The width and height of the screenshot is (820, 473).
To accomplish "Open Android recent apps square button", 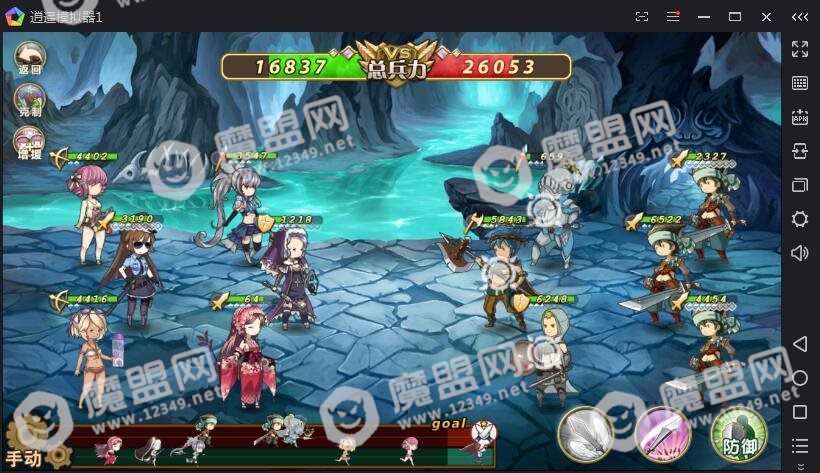I will (800, 412).
